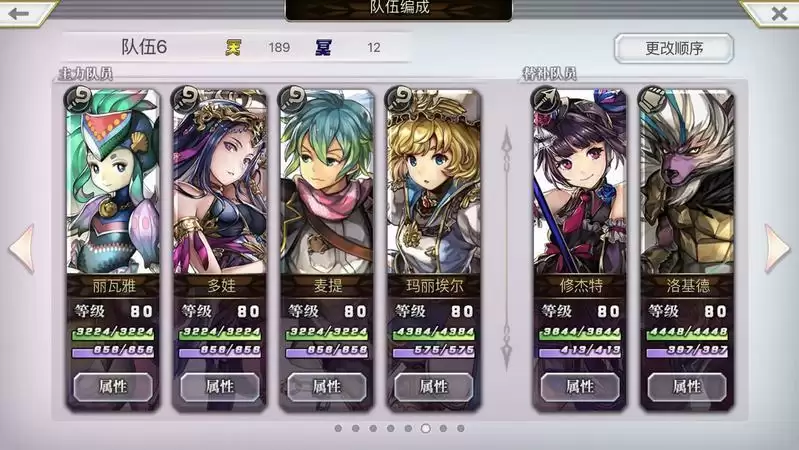The image size is (799, 450).
Task: Select the 丽瓦雅 character card portrait
Action: click(112, 180)
